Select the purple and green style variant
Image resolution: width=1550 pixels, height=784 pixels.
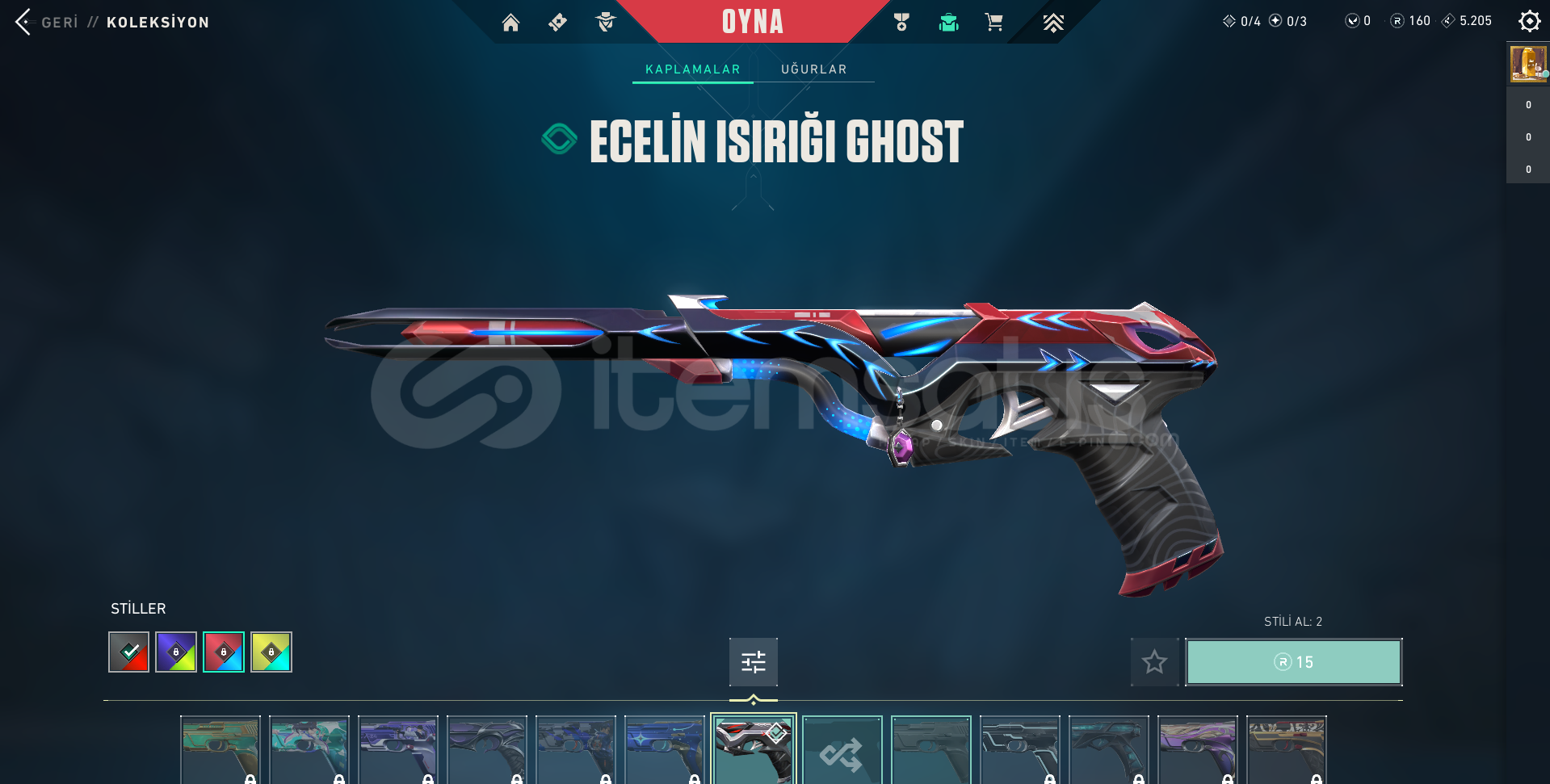(176, 652)
